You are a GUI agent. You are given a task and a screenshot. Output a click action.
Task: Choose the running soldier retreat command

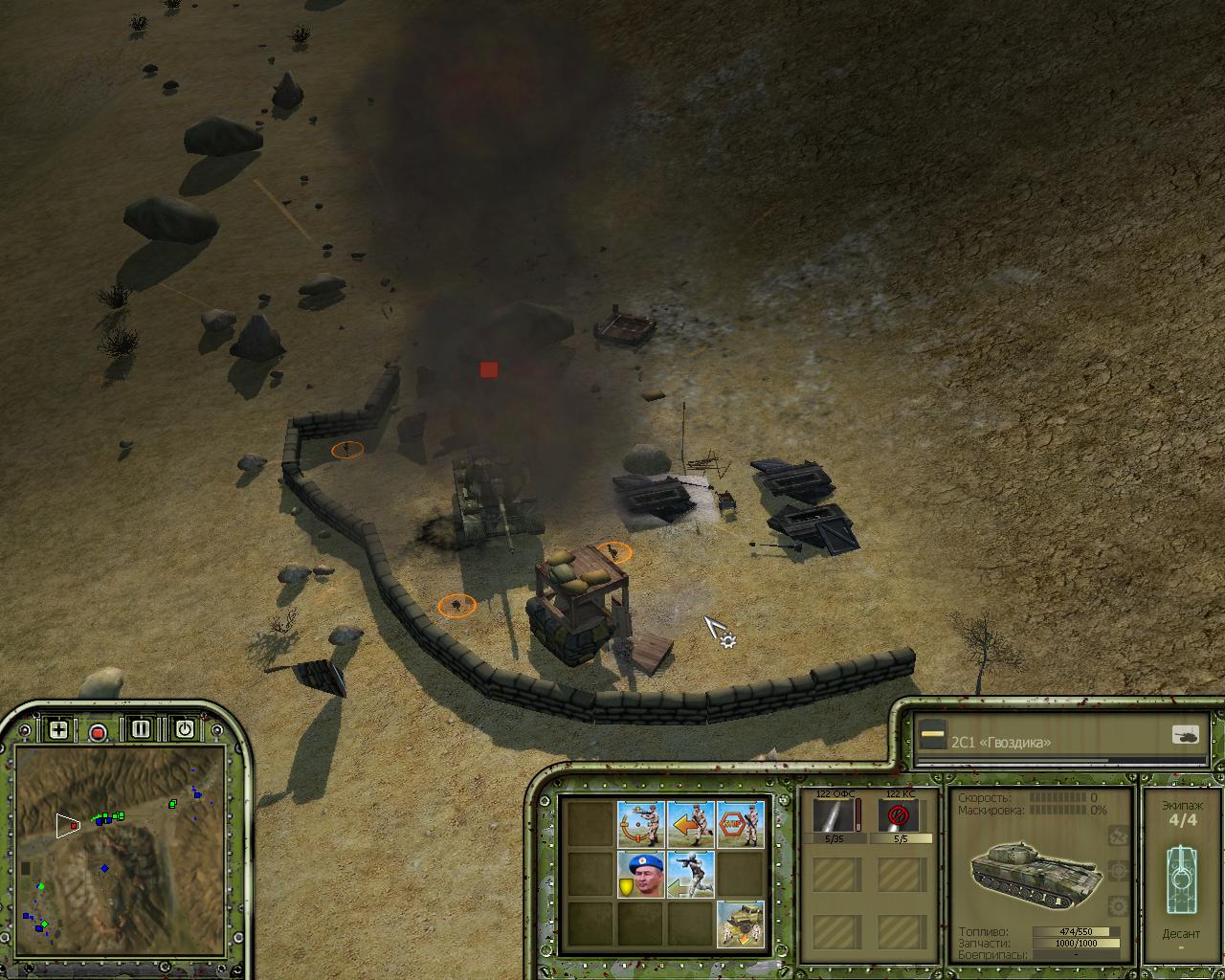point(691,875)
